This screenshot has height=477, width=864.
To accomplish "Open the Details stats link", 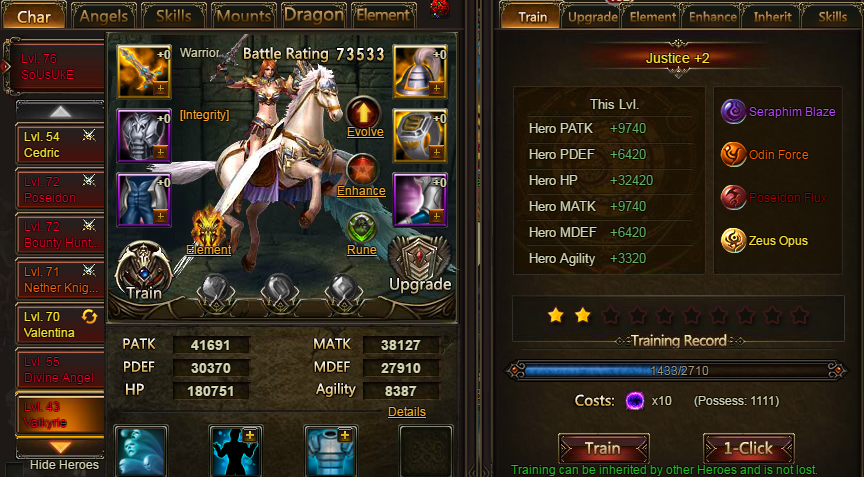I will tap(406, 411).
